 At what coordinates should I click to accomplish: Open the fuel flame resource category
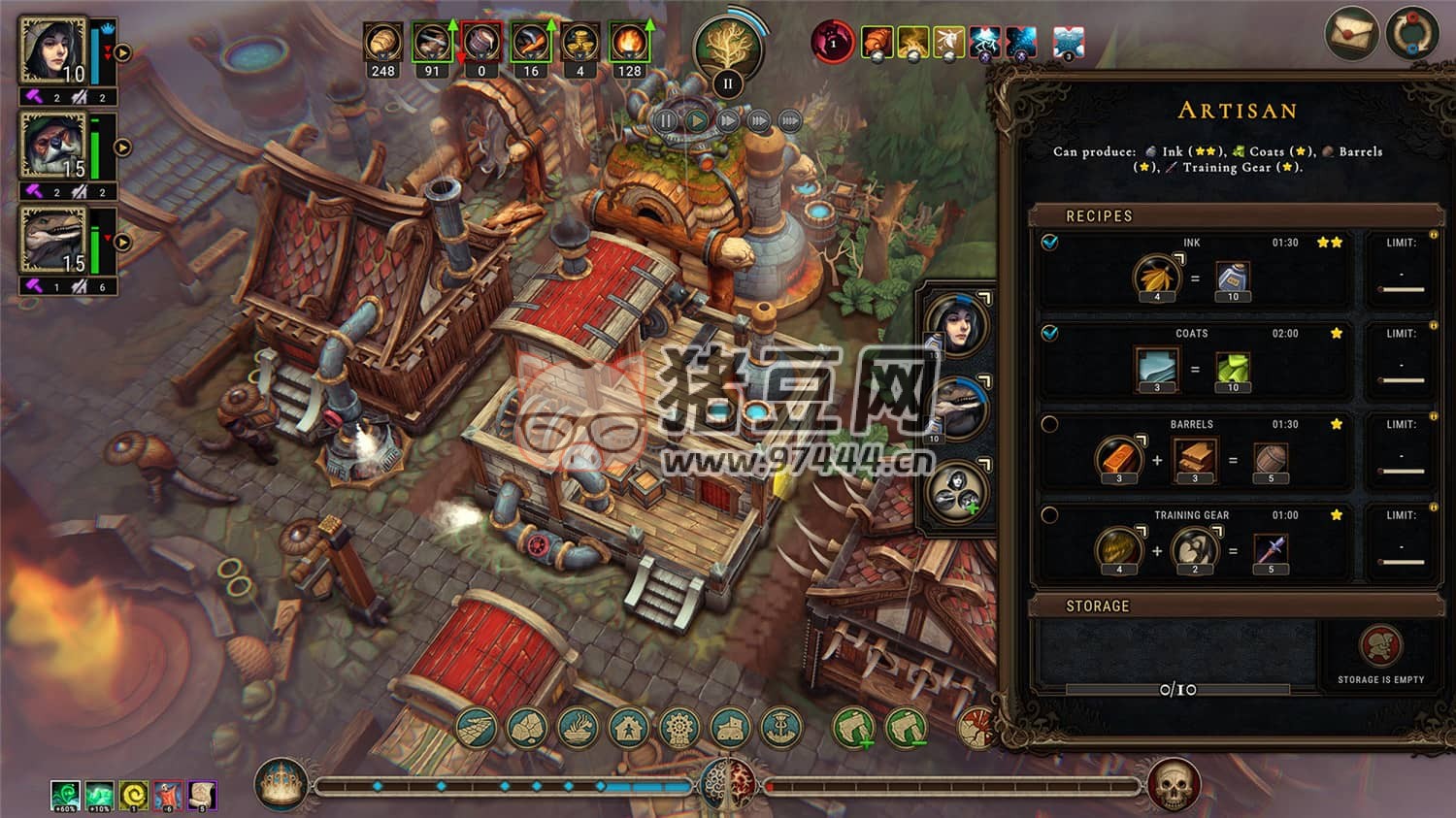point(629,43)
